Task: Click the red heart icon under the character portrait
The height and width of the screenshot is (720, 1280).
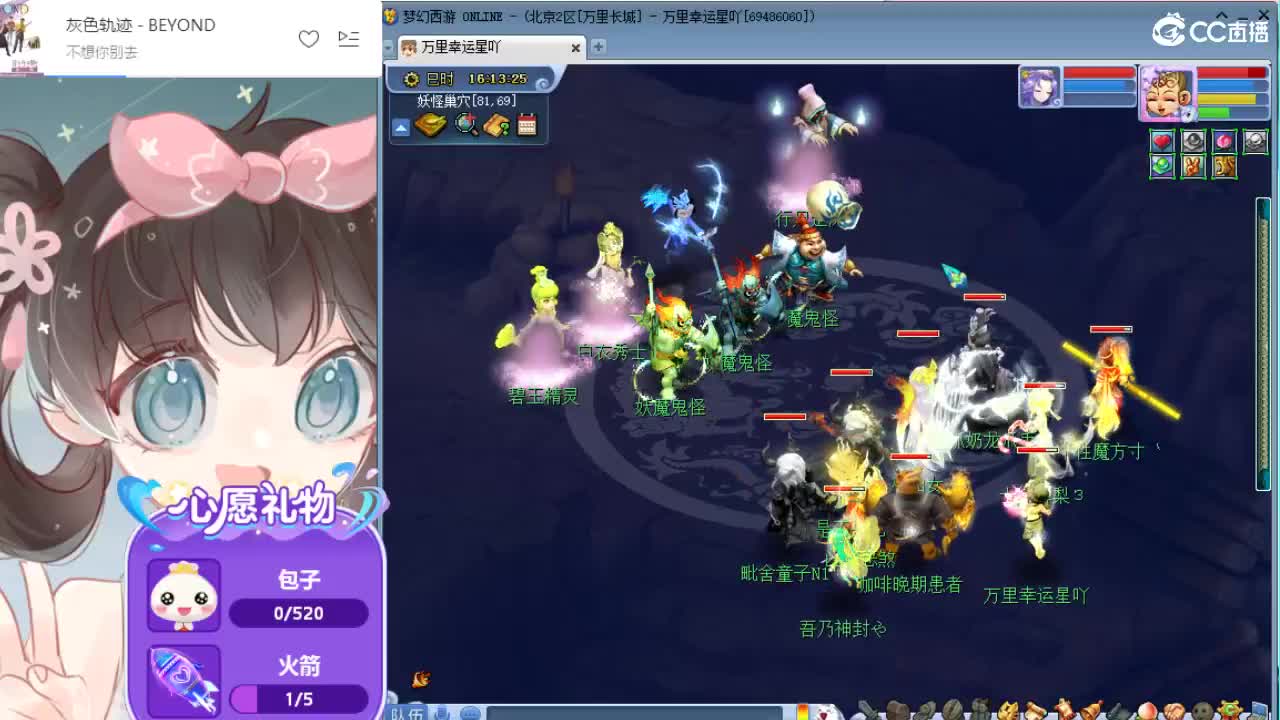Action: coord(1162,141)
